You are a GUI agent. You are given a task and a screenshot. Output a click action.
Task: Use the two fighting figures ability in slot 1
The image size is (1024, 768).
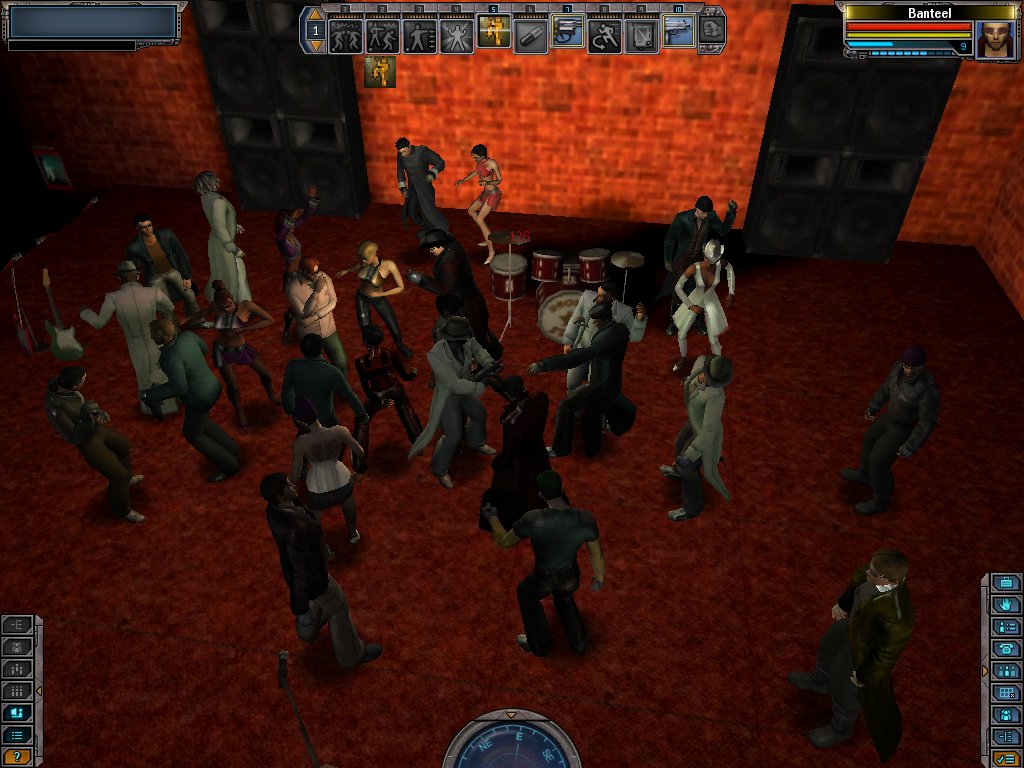click(x=345, y=36)
